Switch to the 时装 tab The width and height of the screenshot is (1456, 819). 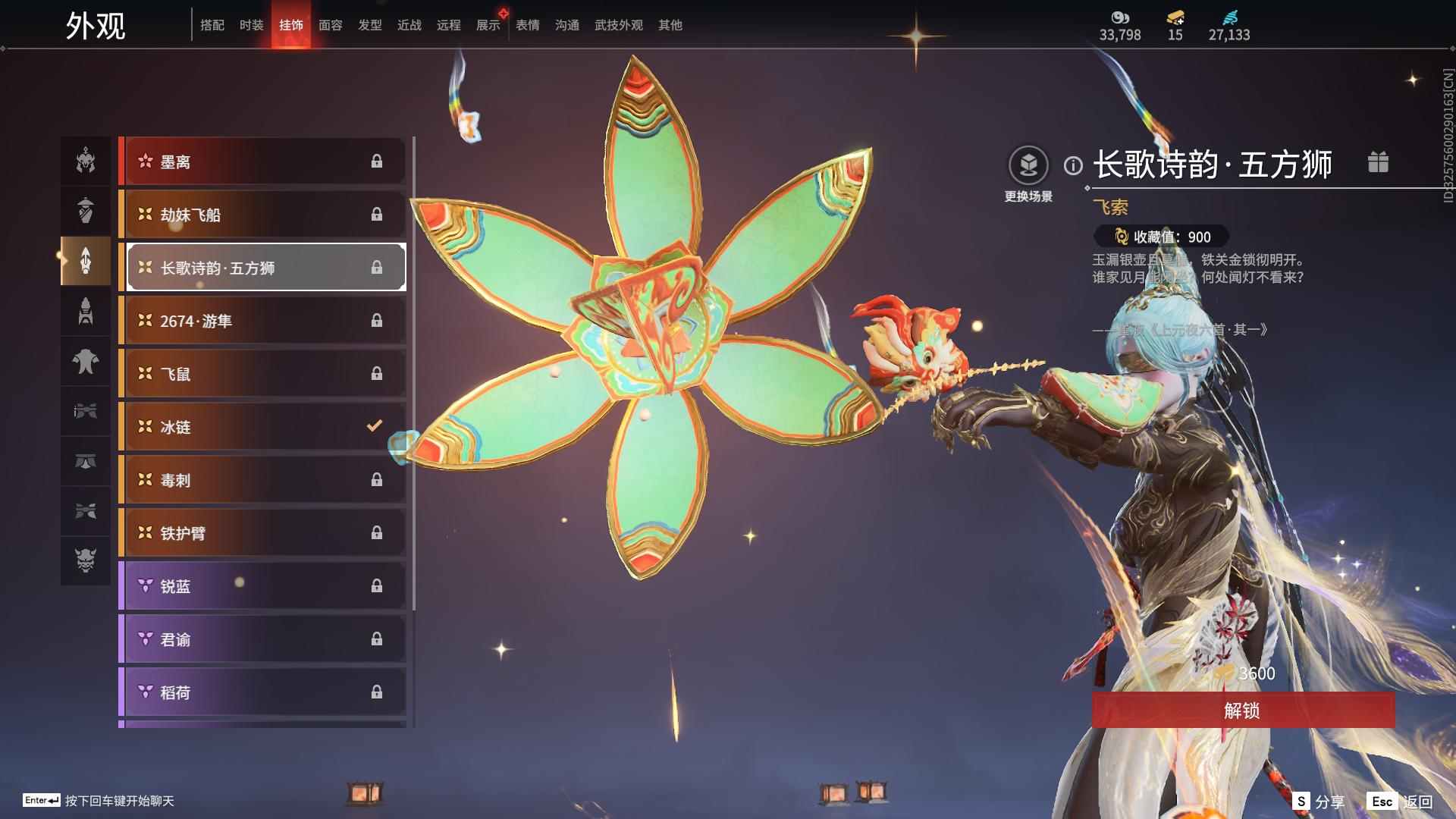coord(252,25)
